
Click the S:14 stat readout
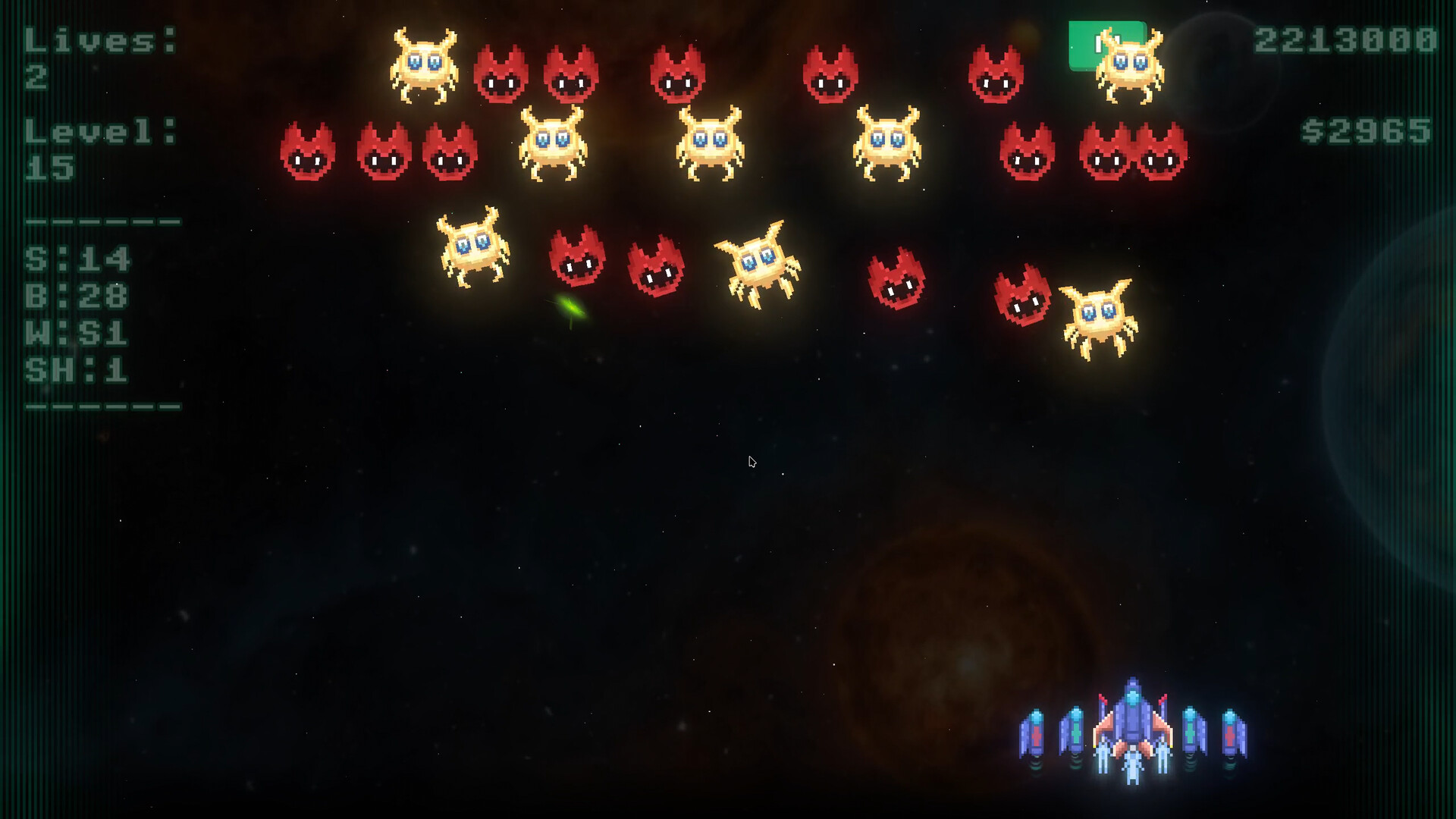click(80, 258)
